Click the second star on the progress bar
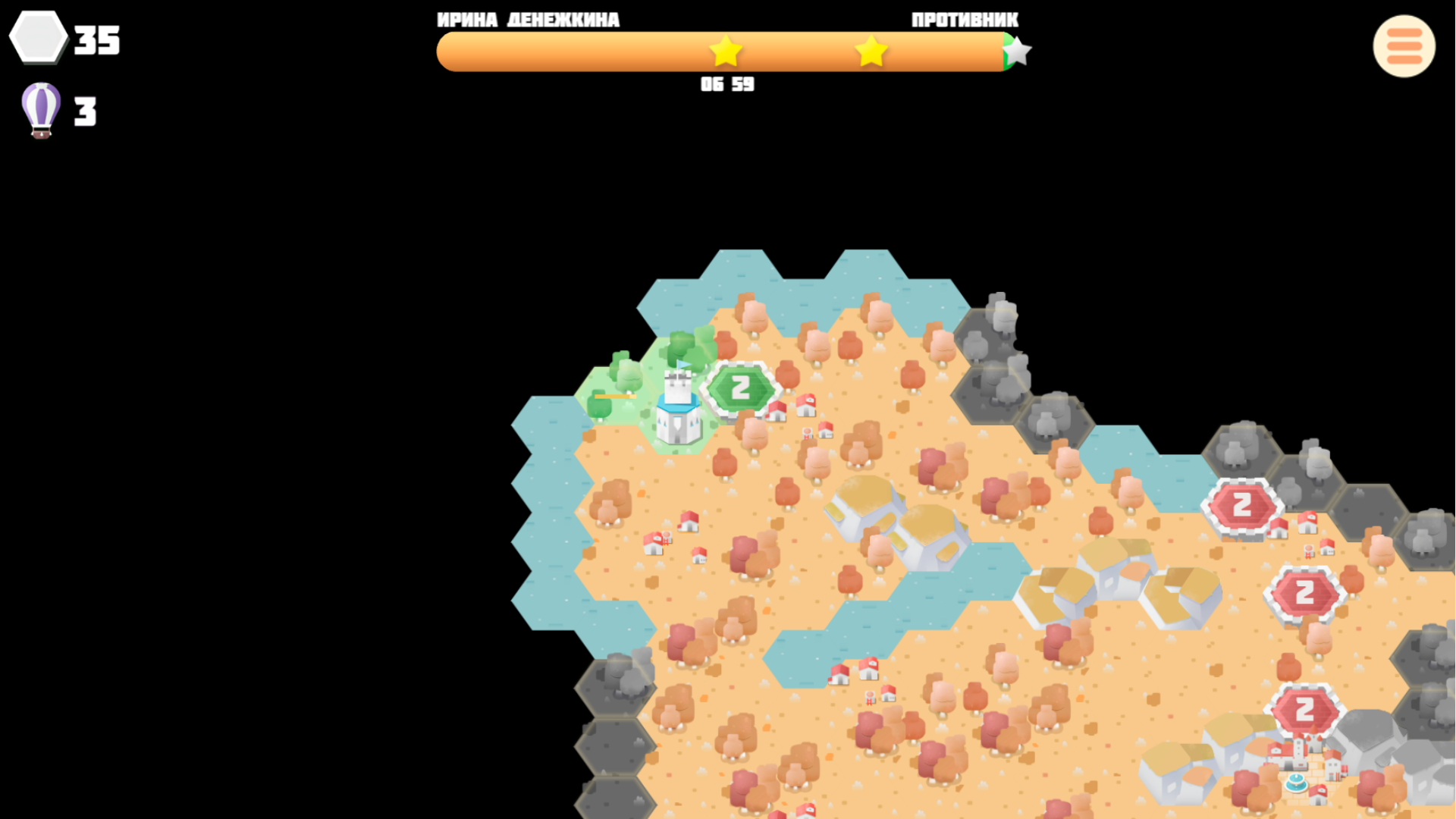1456x819 pixels. (871, 52)
